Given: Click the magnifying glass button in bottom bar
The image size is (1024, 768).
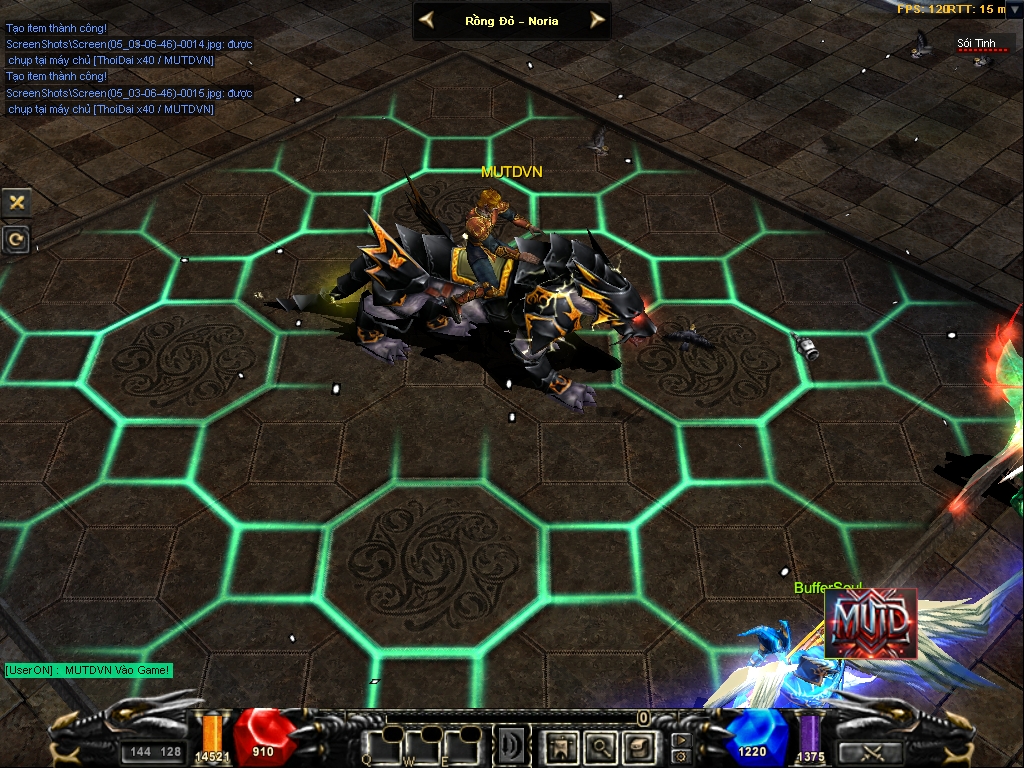Looking at the screenshot, I should click(600, 745).
